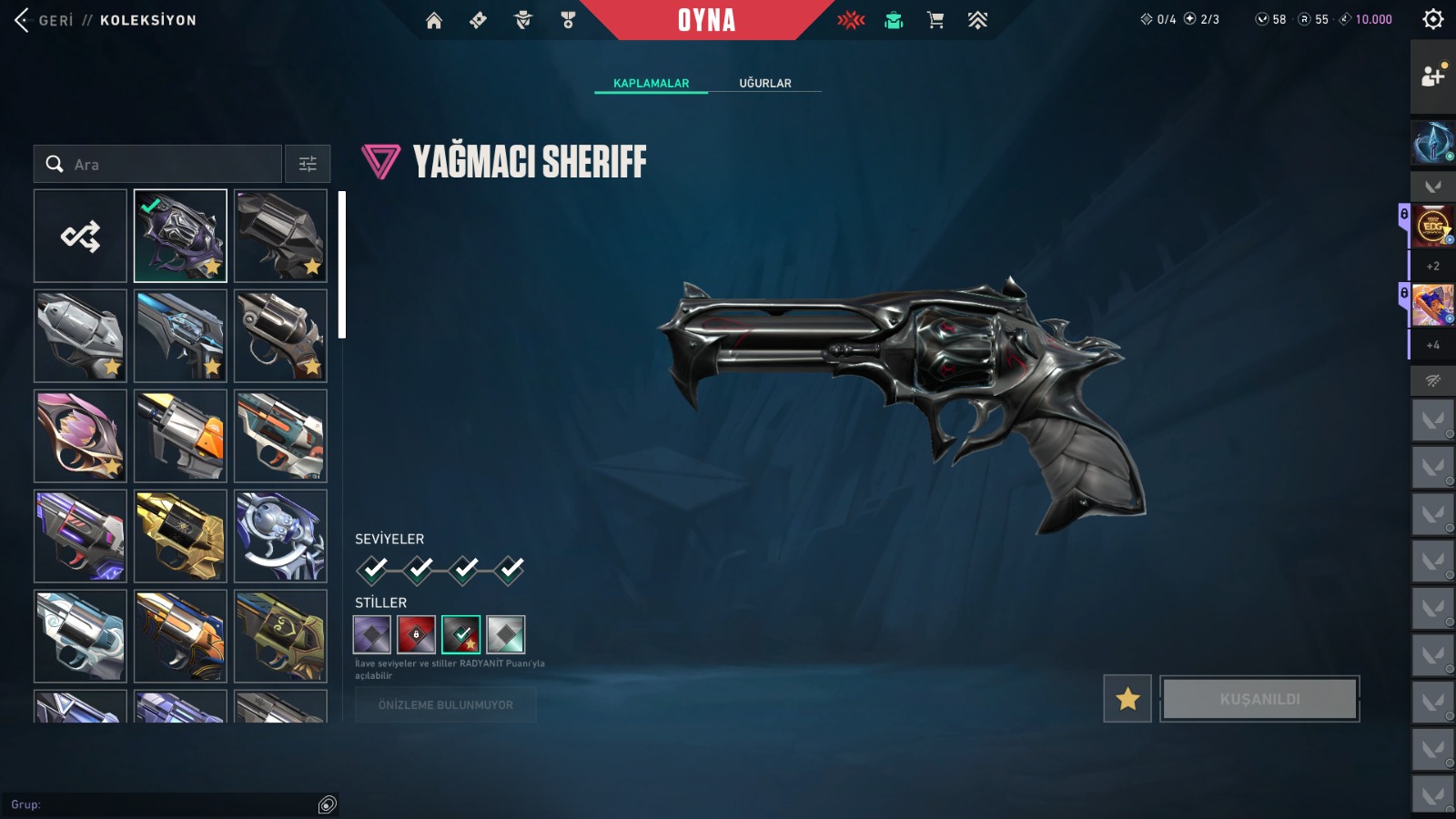Image resolution: width=1456 pixels, height=819 pixels.
Task: Select the purple default style swatch
Action: [x=371, y=634]
